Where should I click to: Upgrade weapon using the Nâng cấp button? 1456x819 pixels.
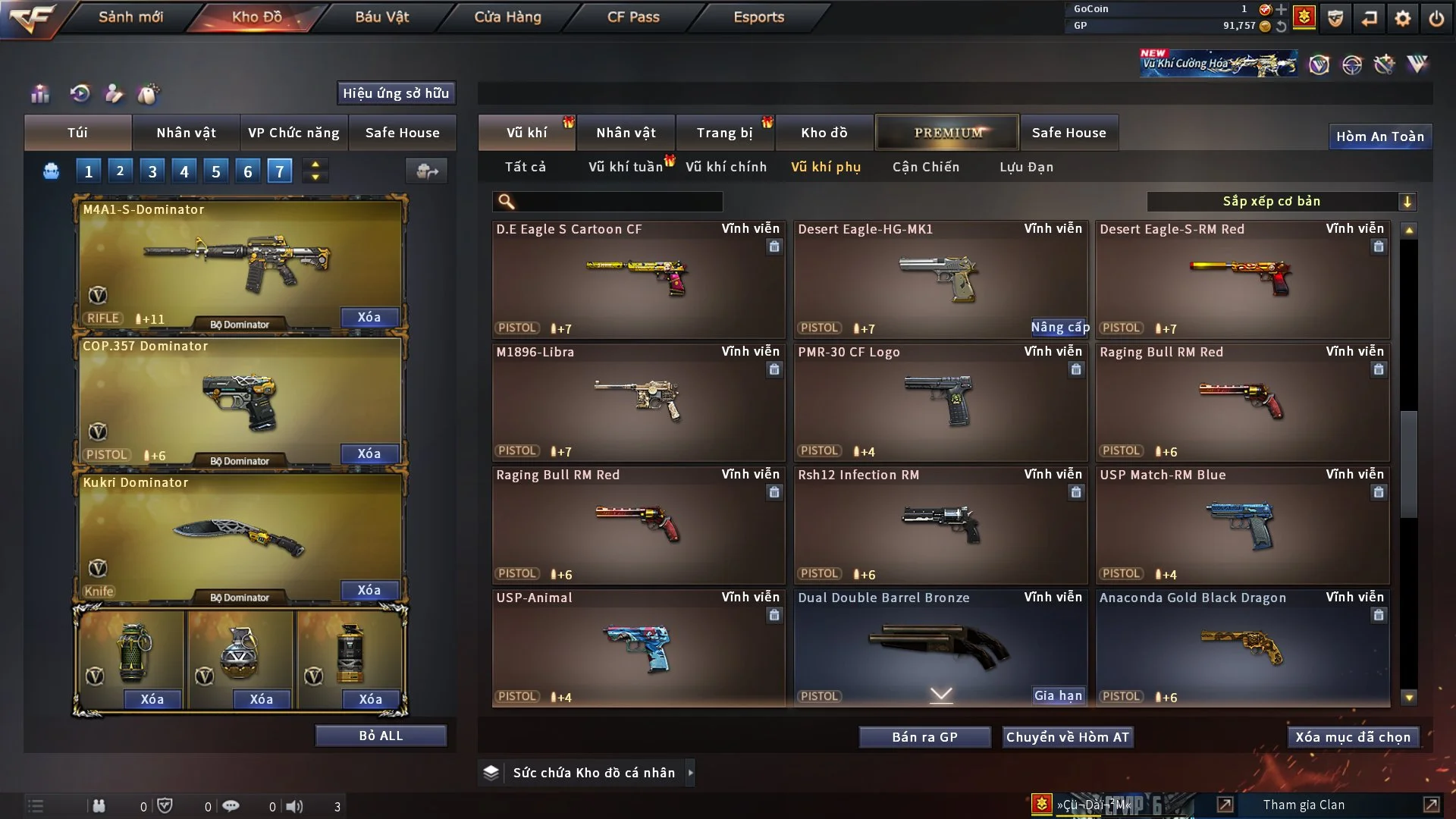(x=1059, y=328)
